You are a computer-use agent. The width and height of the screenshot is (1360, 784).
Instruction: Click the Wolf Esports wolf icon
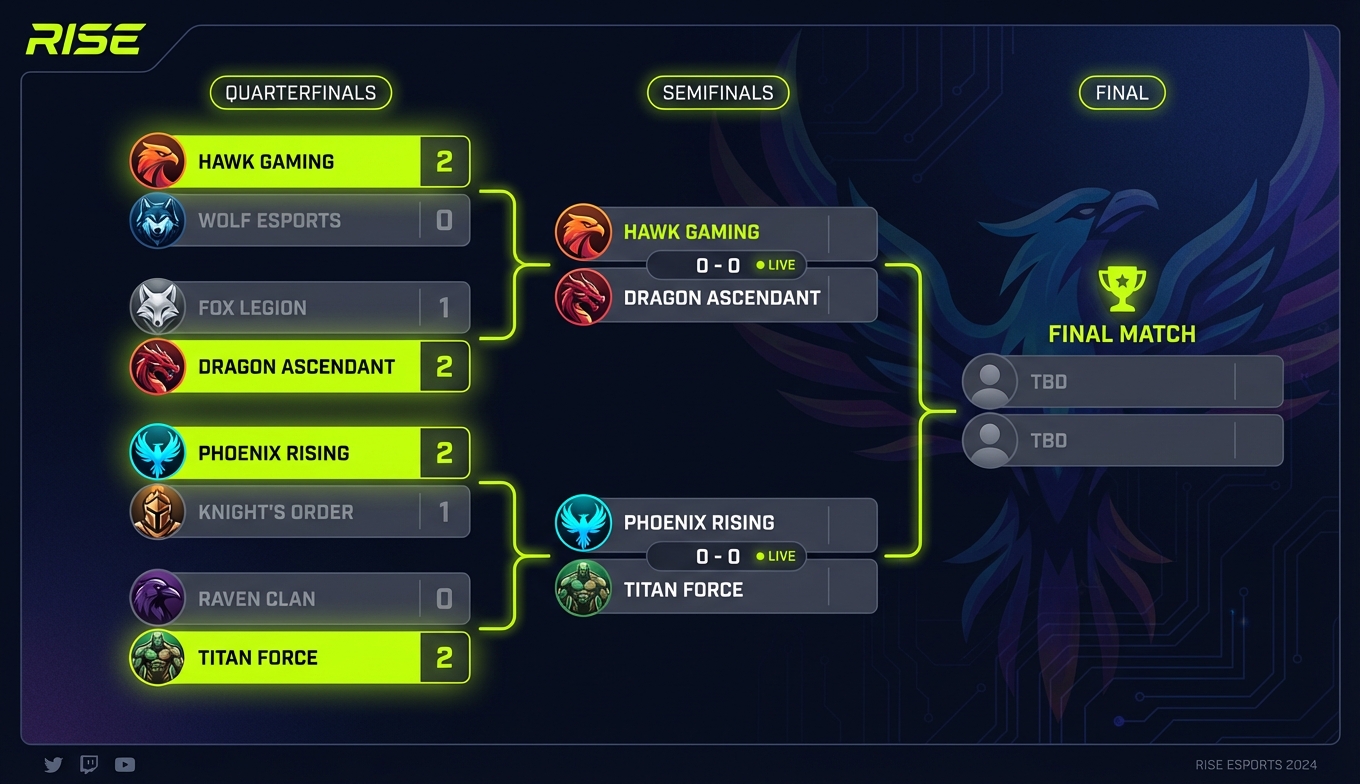point(158,220)
